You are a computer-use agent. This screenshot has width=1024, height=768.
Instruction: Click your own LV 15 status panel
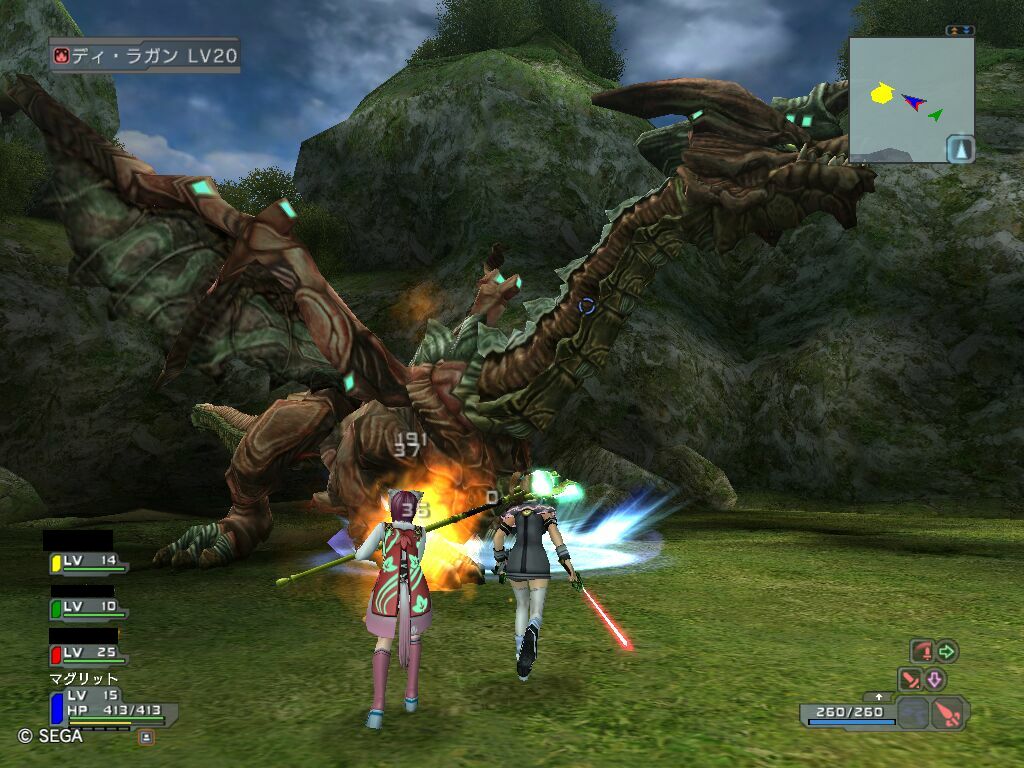(x=113, y=708)
